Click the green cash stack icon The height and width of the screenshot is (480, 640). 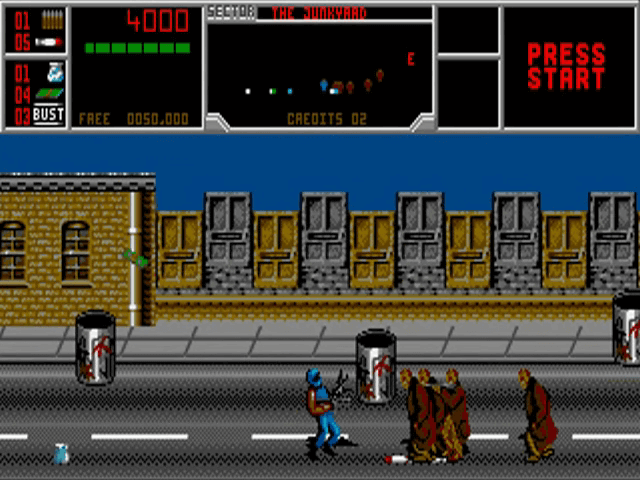pyautogui.click(x=49, y=94)
